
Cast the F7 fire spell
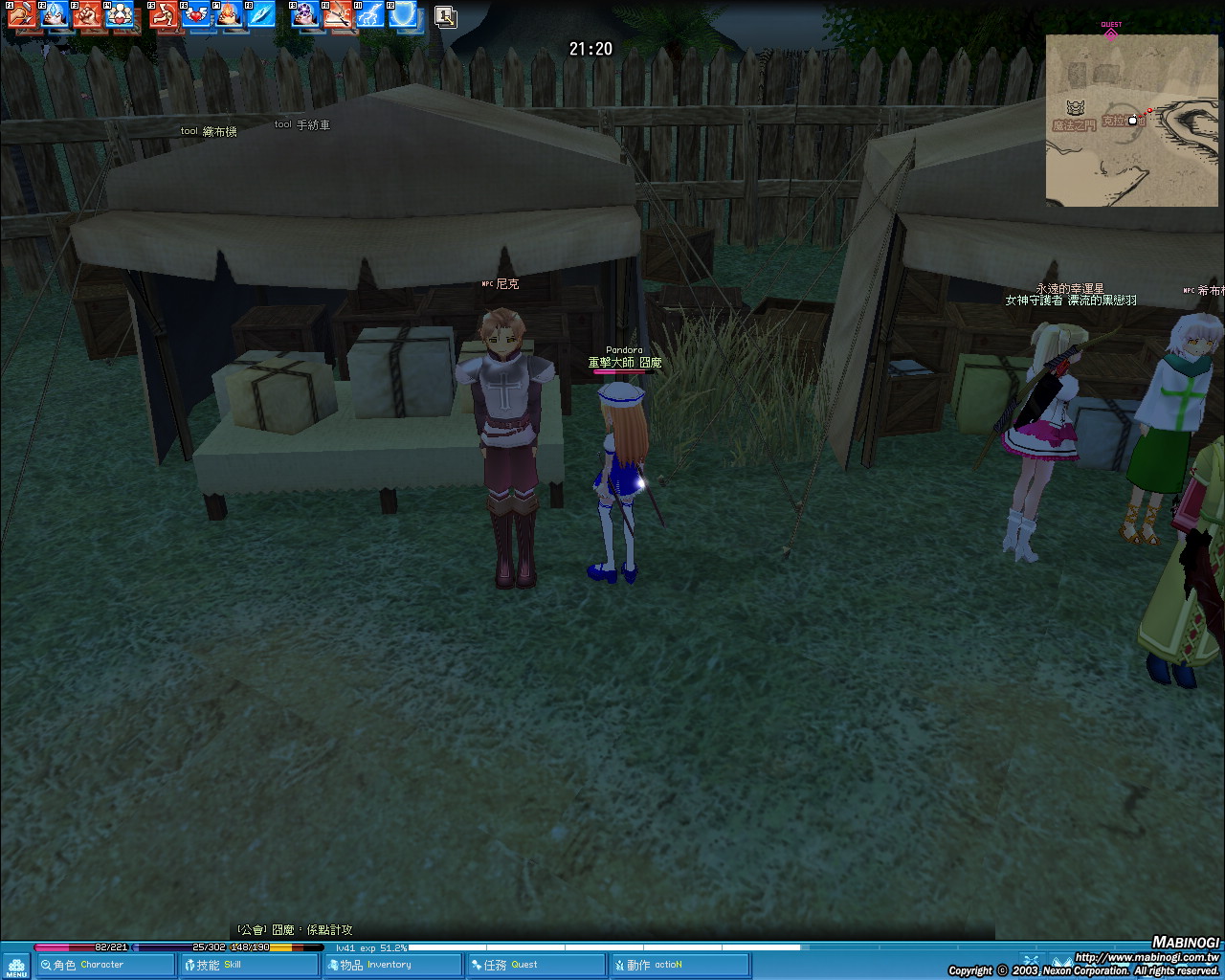pos(230,14)
